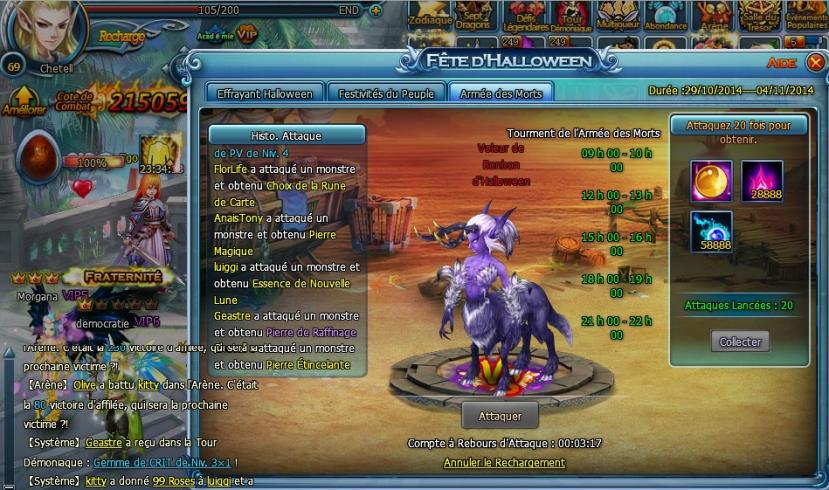Open the Festivités du Peuple tab

[385, 94]
